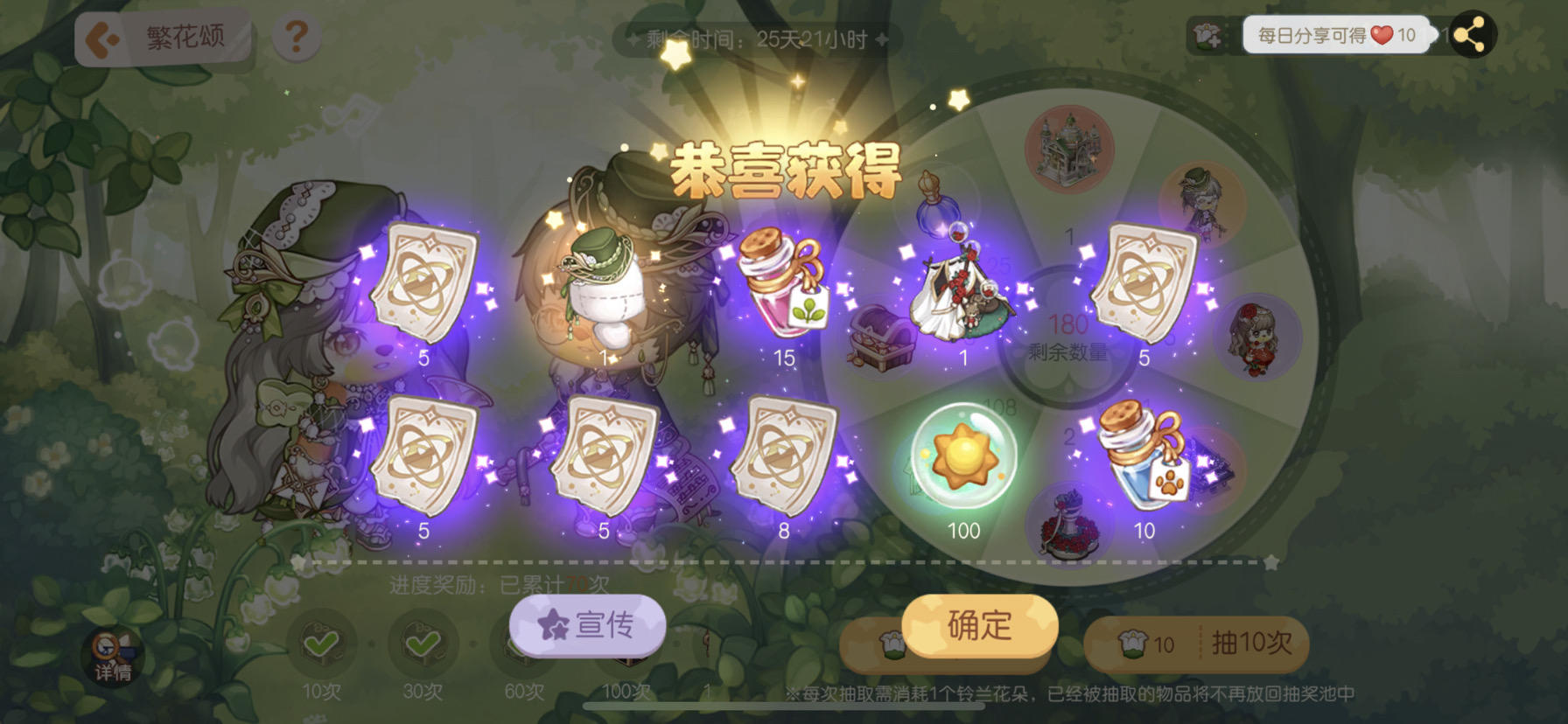Image resolution: width=1568 pixels, height=724 pixels.
Task: Select the lily flower plus icon near the share bubble
Action: pos(1207,35)
